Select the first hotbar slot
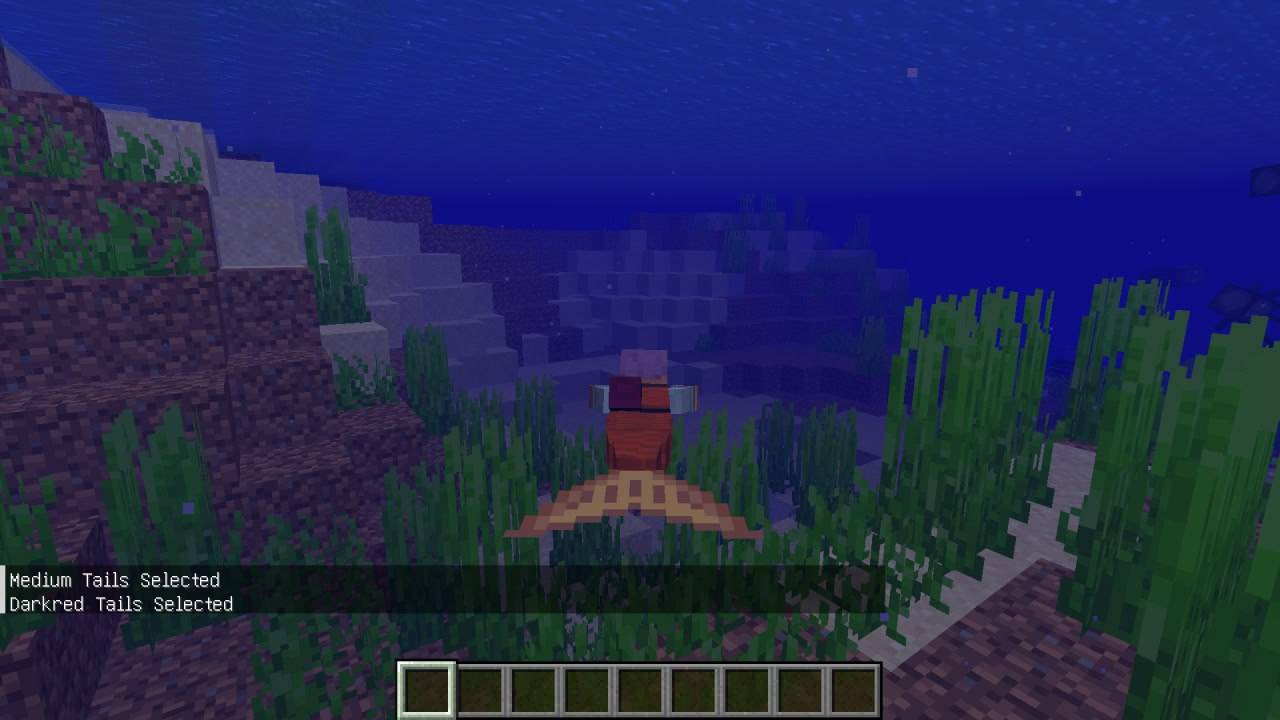Image resolution: width=1280 pixels, height=720 pixels. tap(427, 688)
